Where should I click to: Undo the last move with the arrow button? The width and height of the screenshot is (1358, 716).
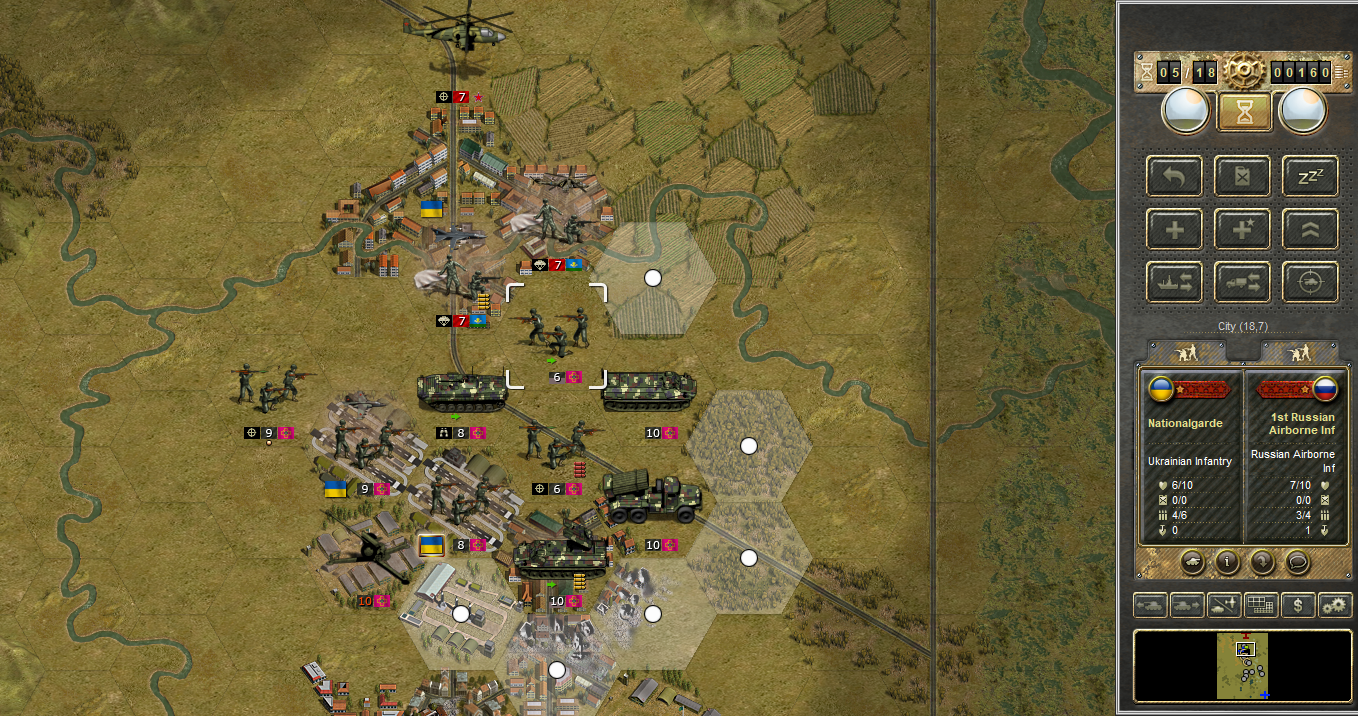point(1175,177)
